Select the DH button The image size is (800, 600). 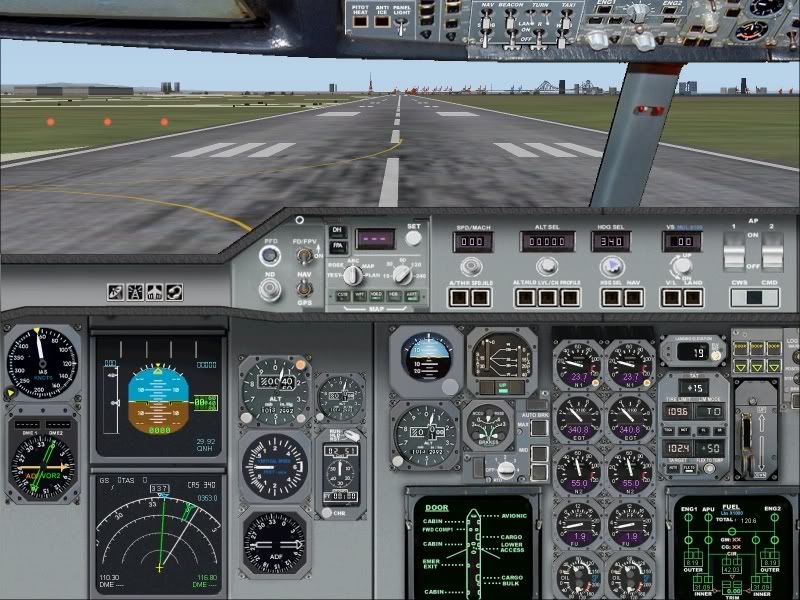[336, 231]
